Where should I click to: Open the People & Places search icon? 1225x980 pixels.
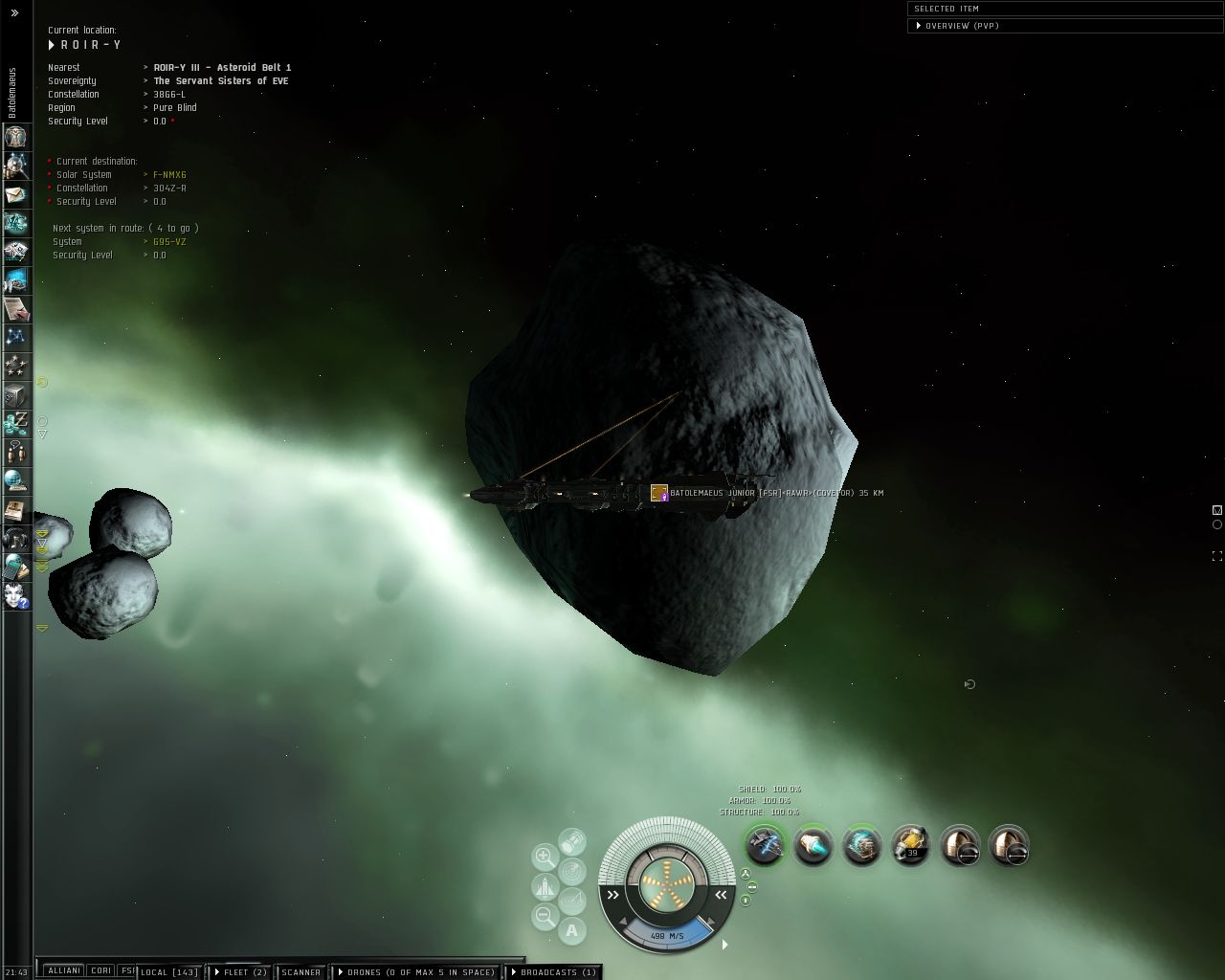pos(16,167)
